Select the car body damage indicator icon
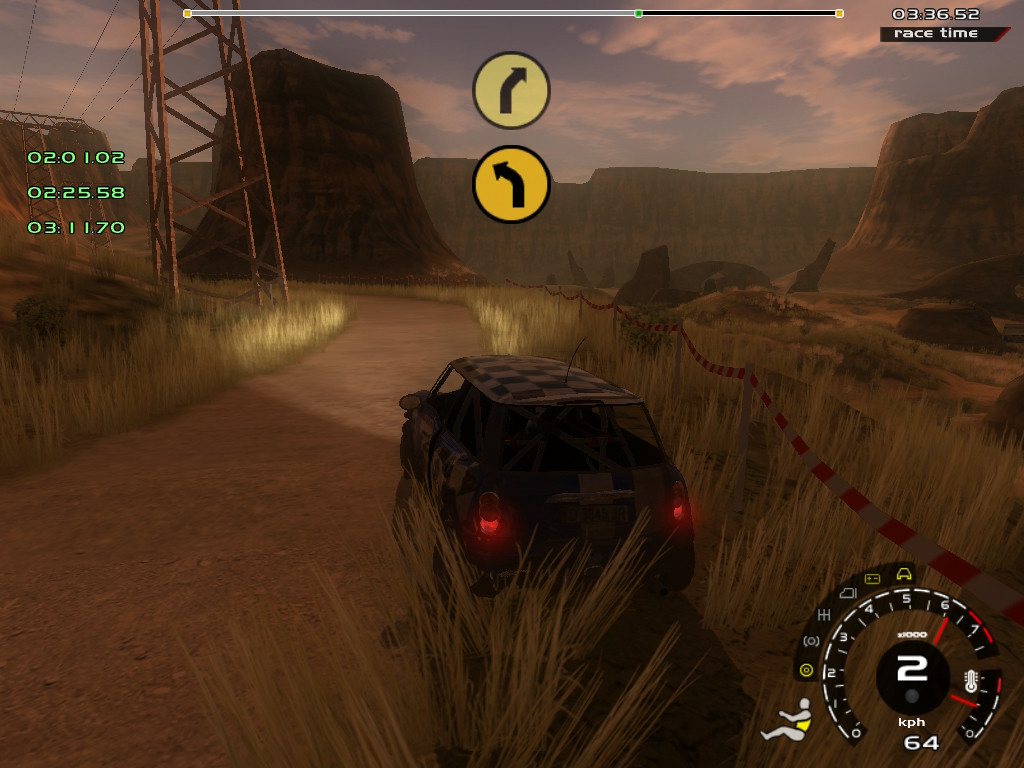This screenshot has width=1024, height=768. pyautogui.click(x=904, y=574)
